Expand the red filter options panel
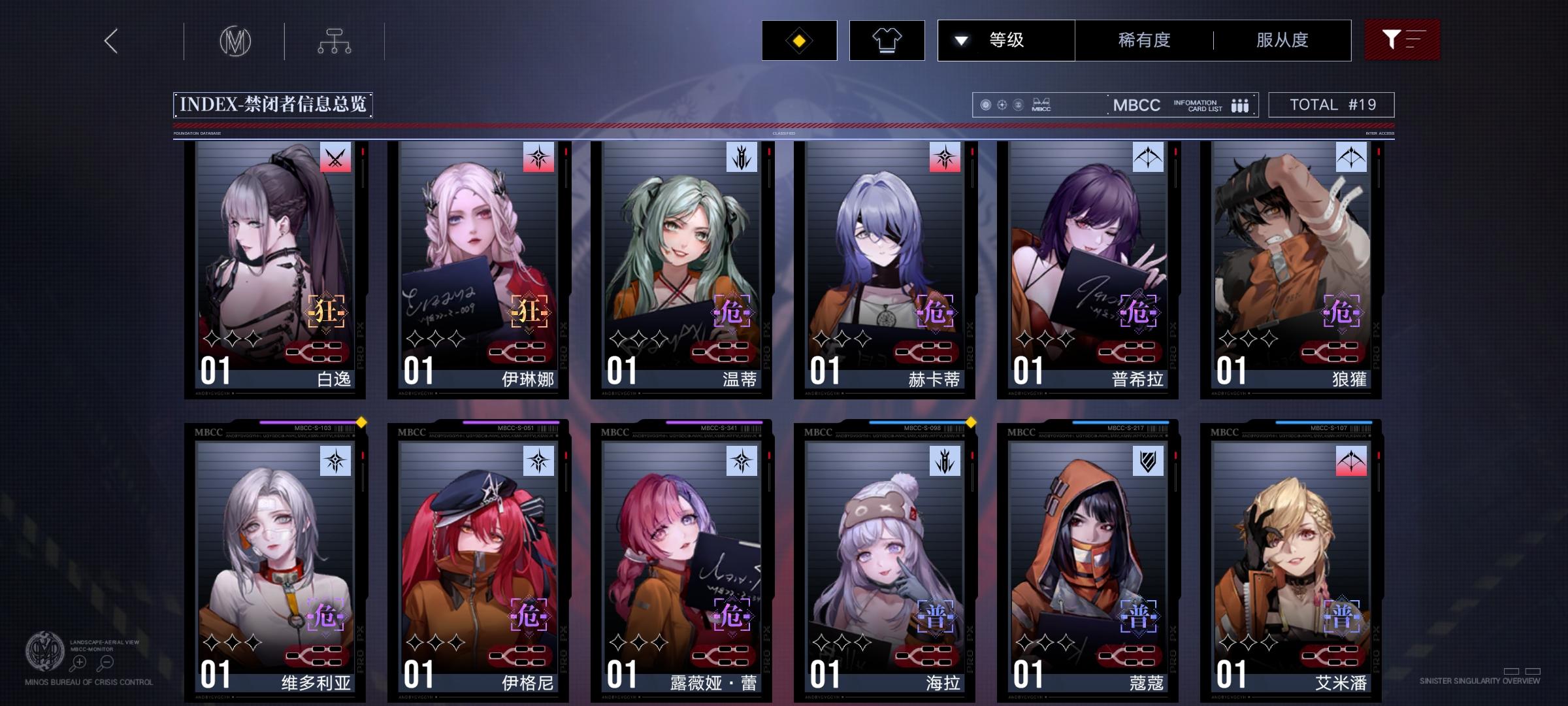Screen dimensions: 1568x706 coord(1402,40)
